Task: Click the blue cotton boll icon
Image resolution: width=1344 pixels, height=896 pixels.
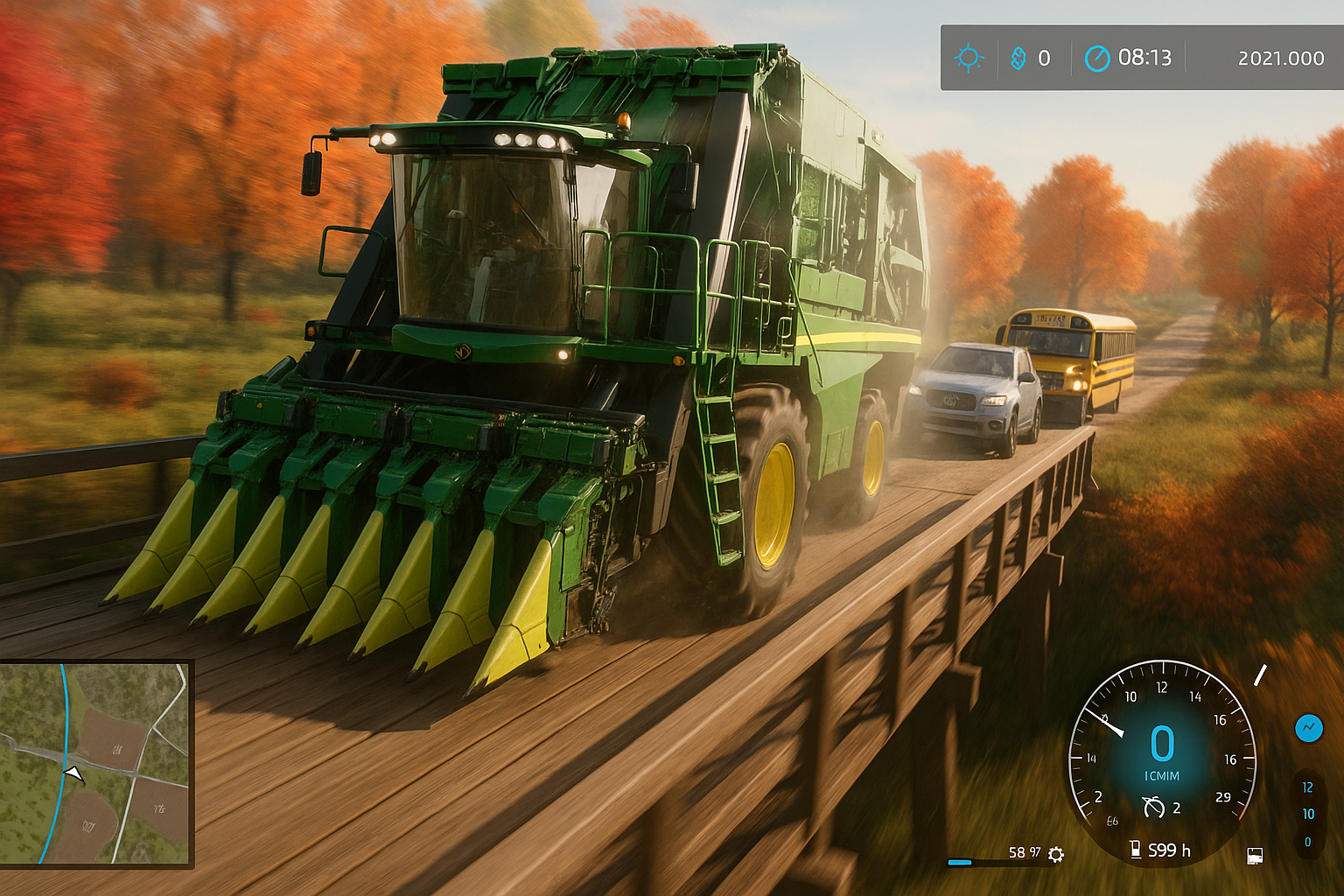Action: click(x=1018, y=58)
